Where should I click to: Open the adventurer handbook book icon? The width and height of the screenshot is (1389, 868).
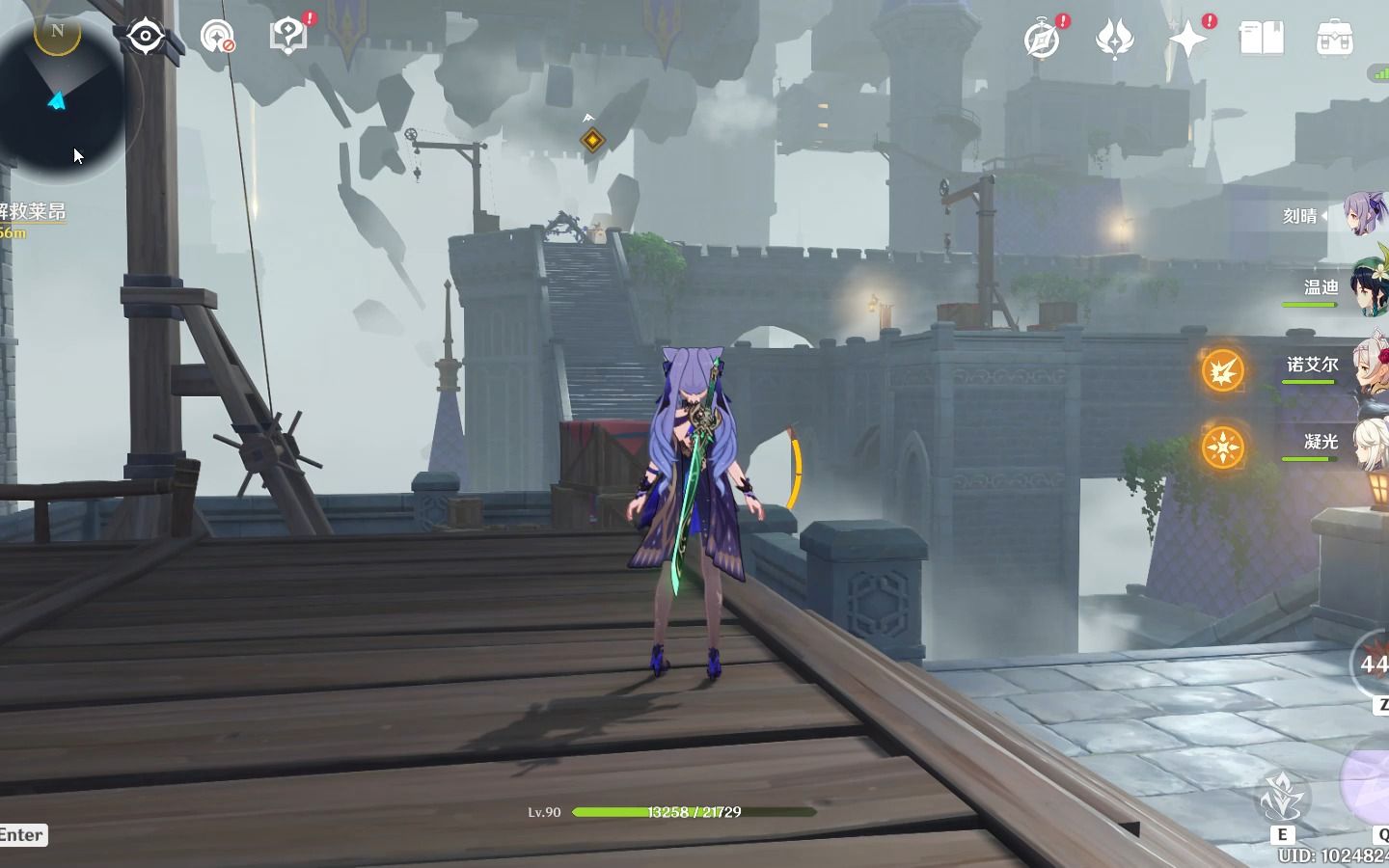click(1261, 39)
